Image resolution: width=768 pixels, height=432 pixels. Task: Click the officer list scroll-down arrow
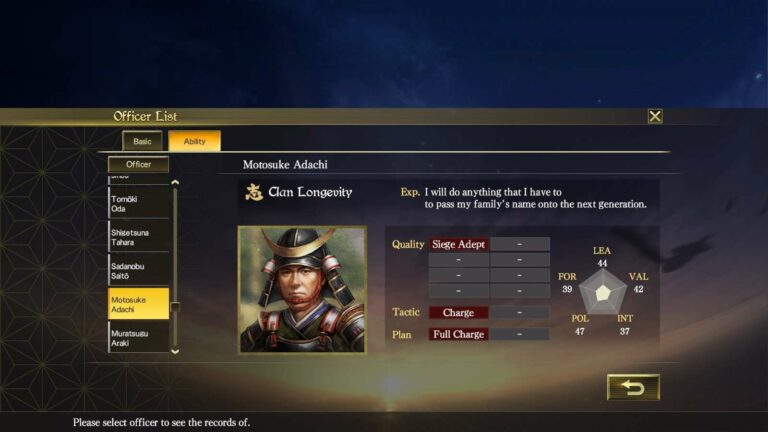click(x=176, y=351)
